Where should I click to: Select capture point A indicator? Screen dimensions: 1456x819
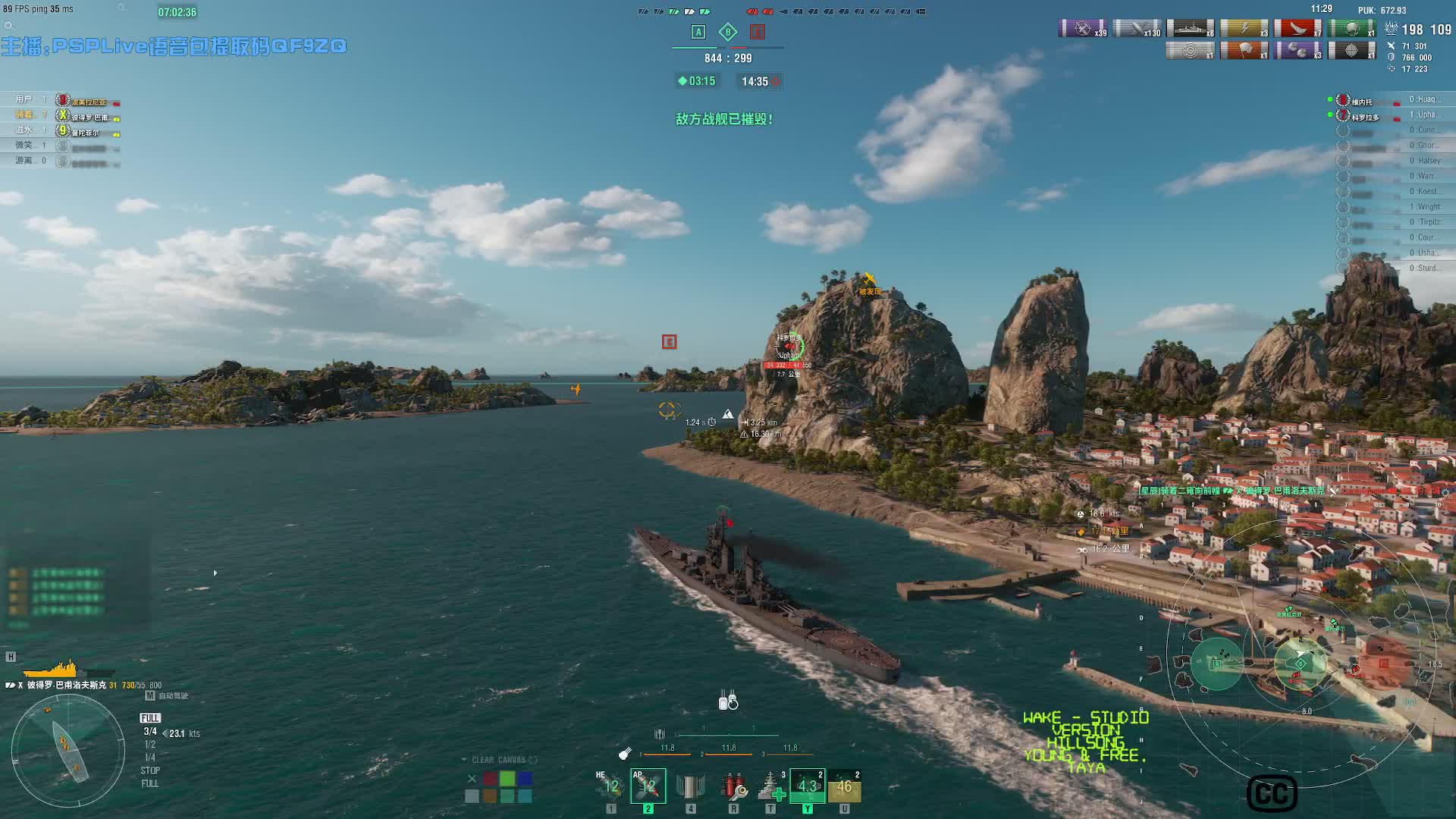pos(698,32)
